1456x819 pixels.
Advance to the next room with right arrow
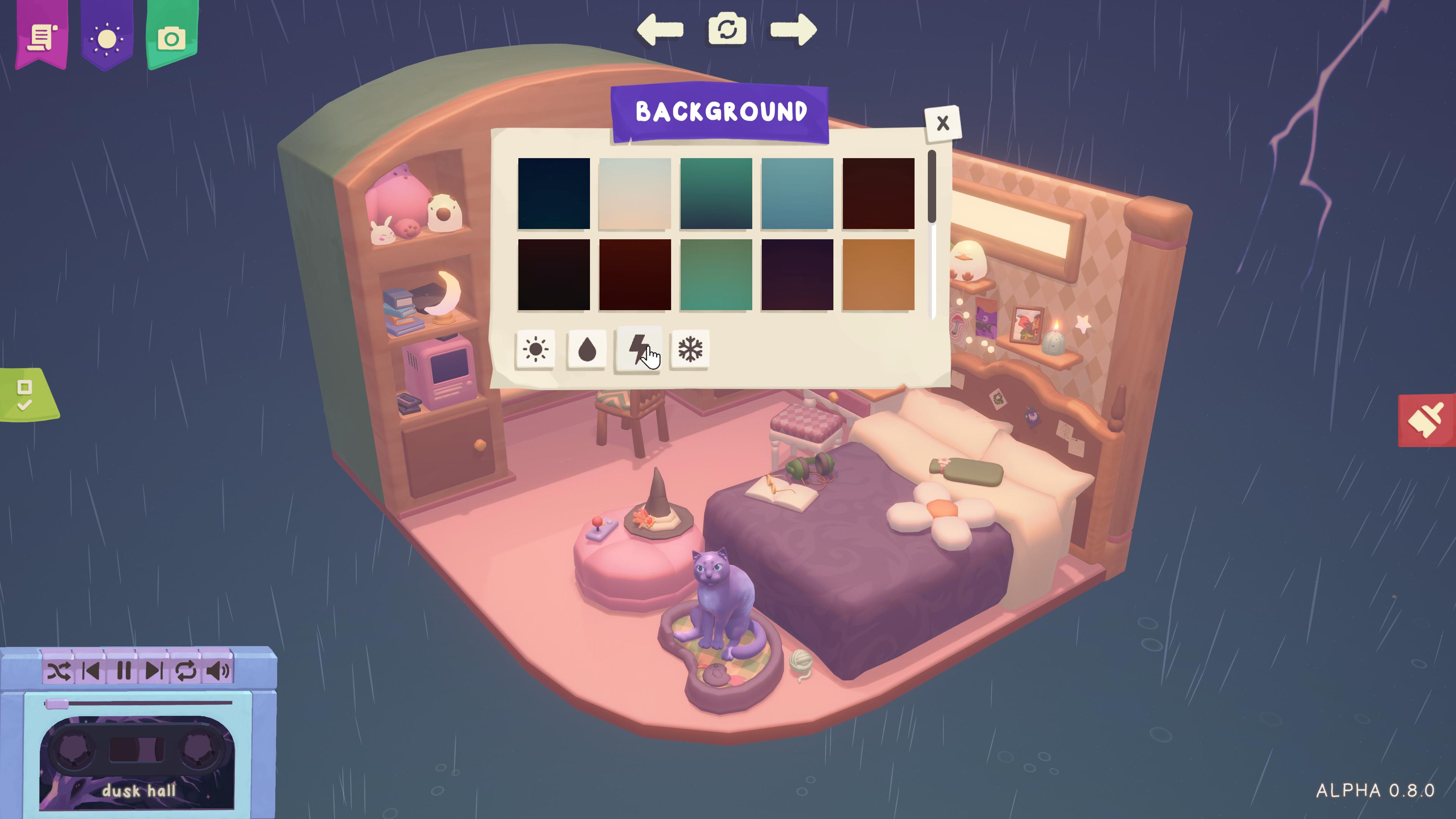(796, 30)
